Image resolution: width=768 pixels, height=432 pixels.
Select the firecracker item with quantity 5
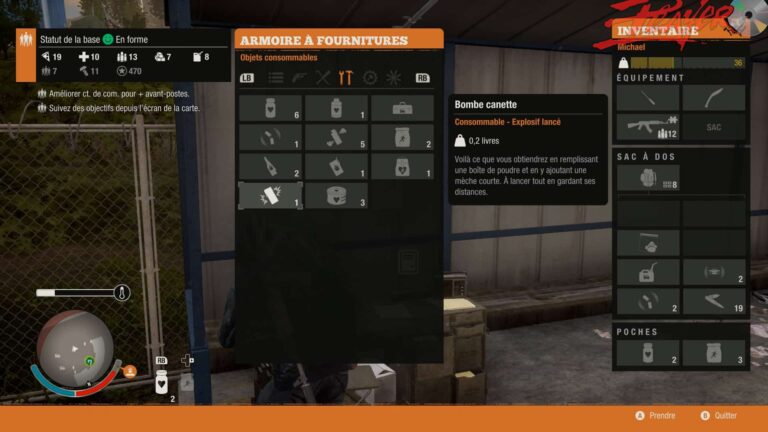click(336, 137)
